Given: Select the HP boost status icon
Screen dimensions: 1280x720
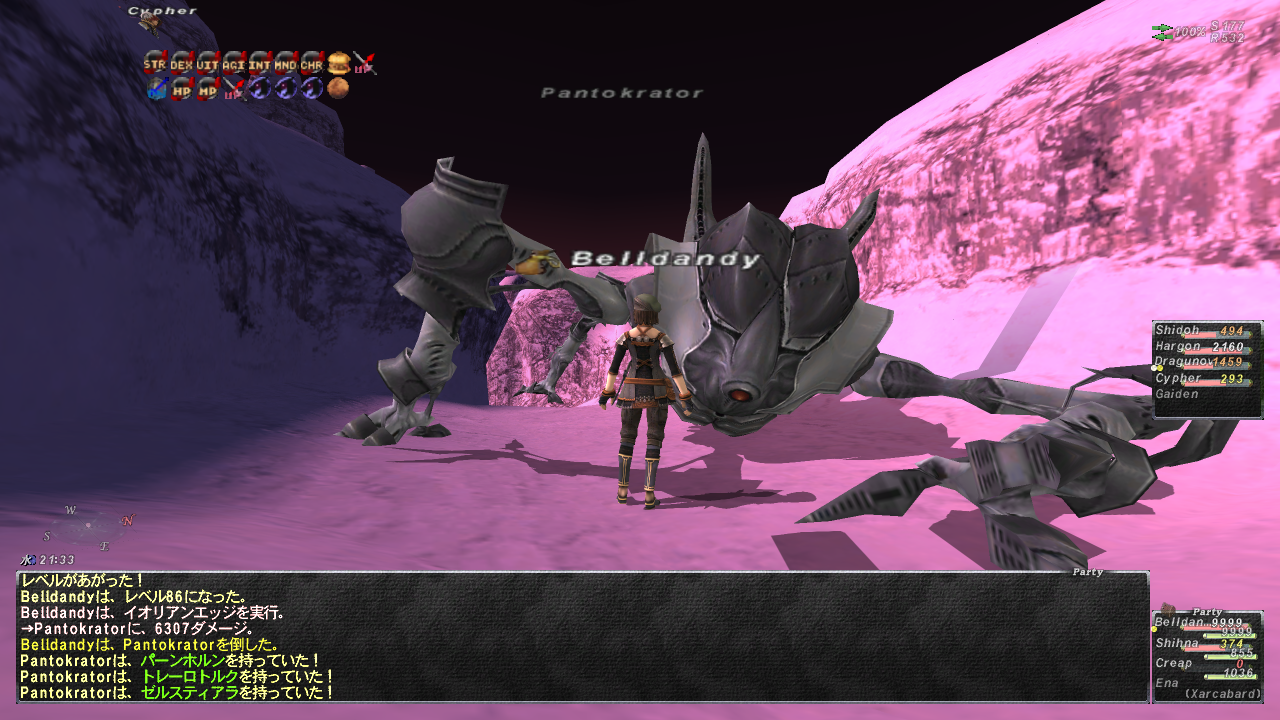Looking at the screenshot, I should tap(181, 89).
